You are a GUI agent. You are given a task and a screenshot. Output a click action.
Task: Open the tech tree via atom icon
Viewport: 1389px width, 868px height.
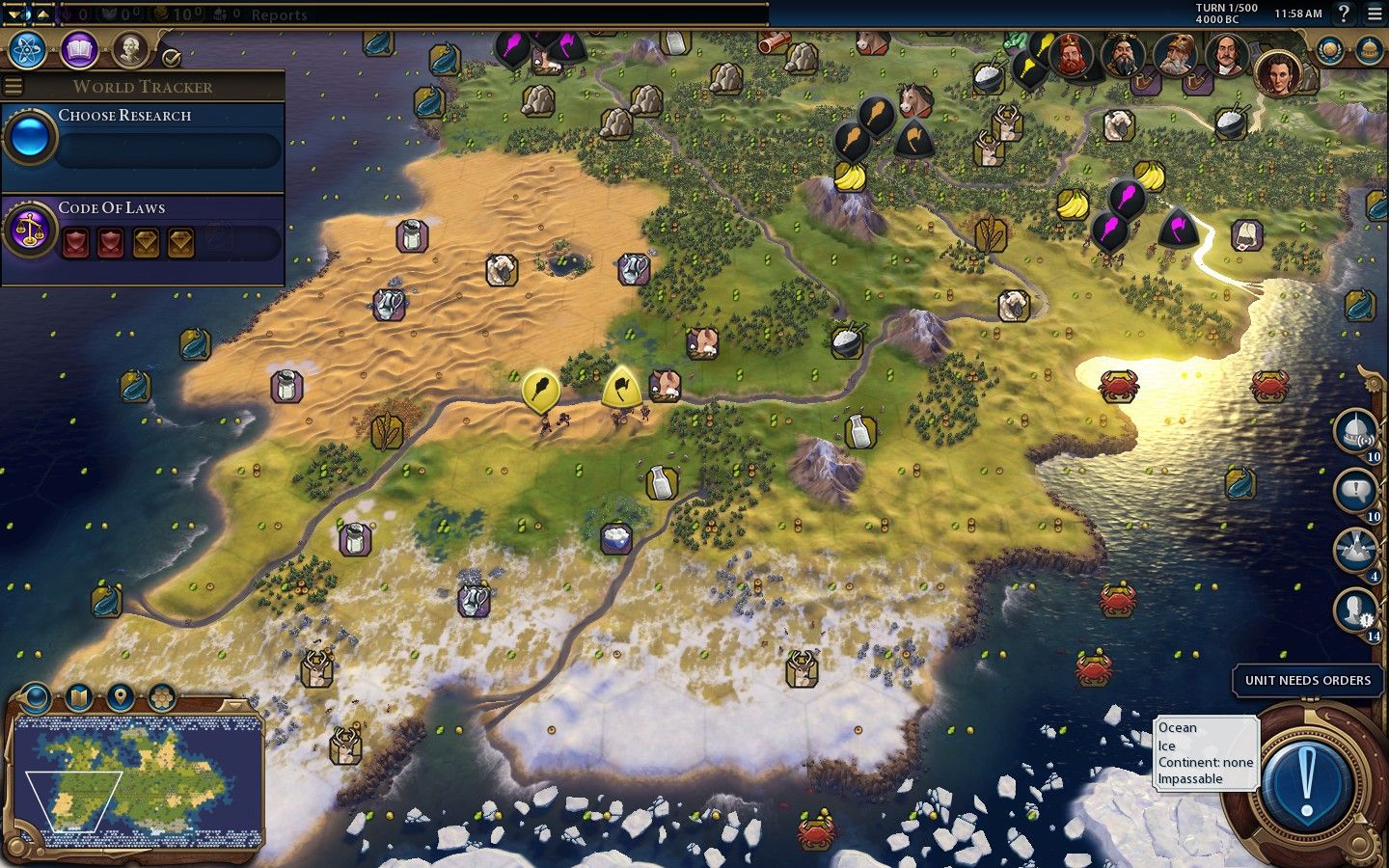28,49
